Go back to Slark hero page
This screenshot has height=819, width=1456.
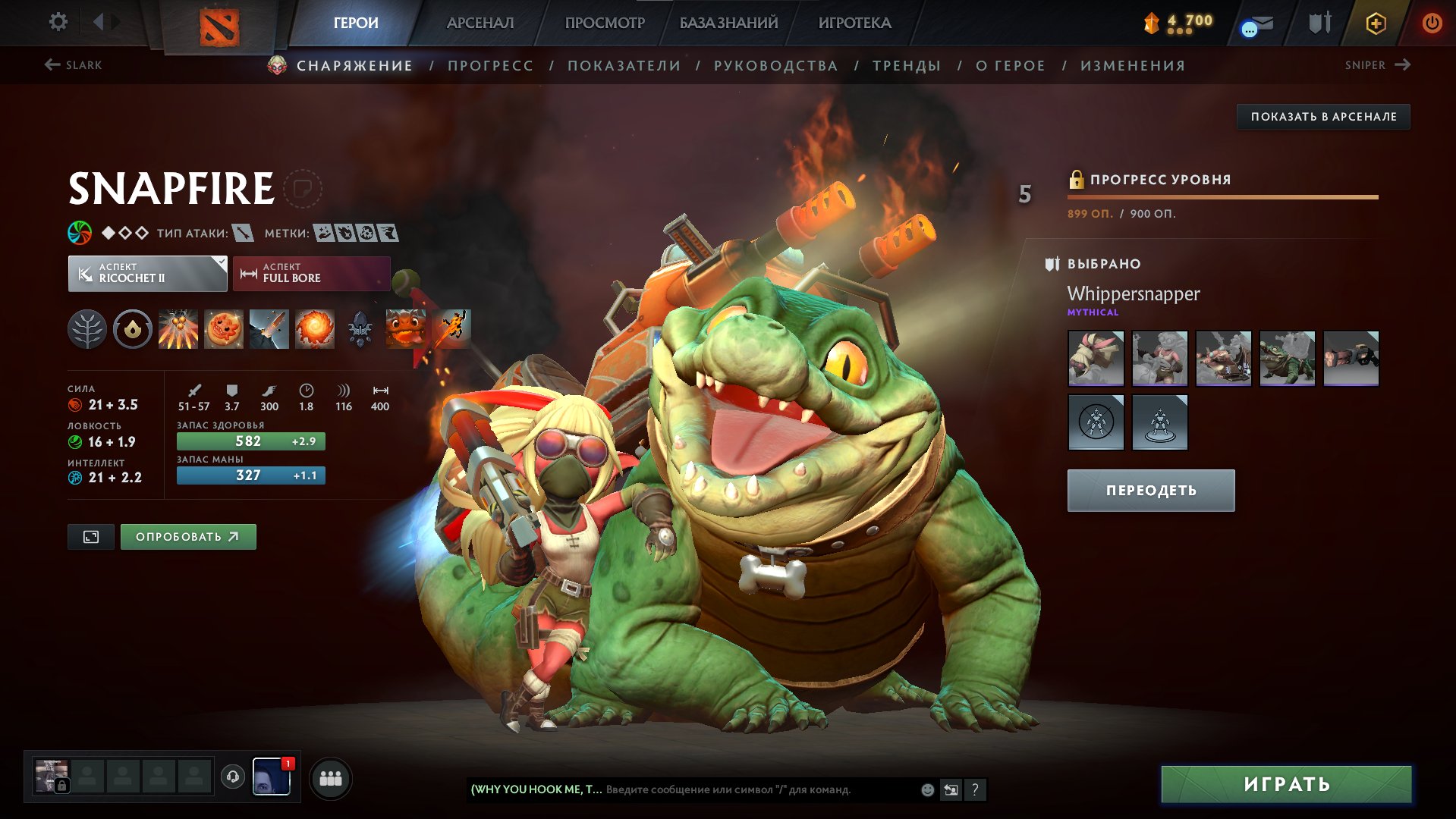coord(74,65)
